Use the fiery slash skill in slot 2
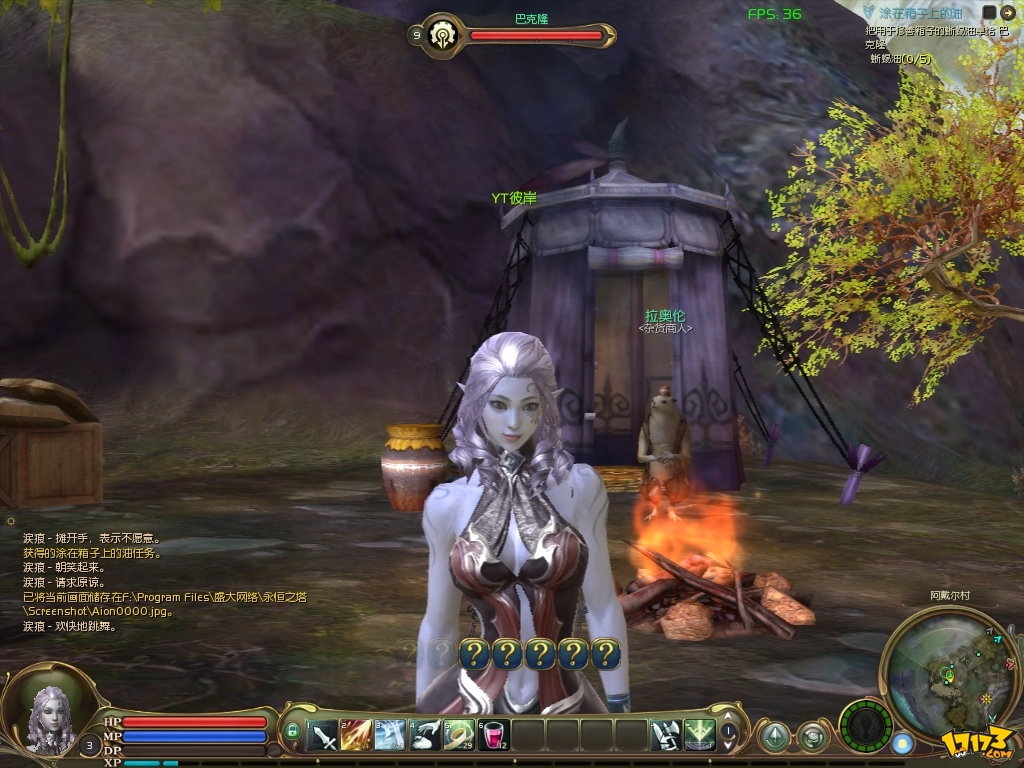 [x=357, y=735]
